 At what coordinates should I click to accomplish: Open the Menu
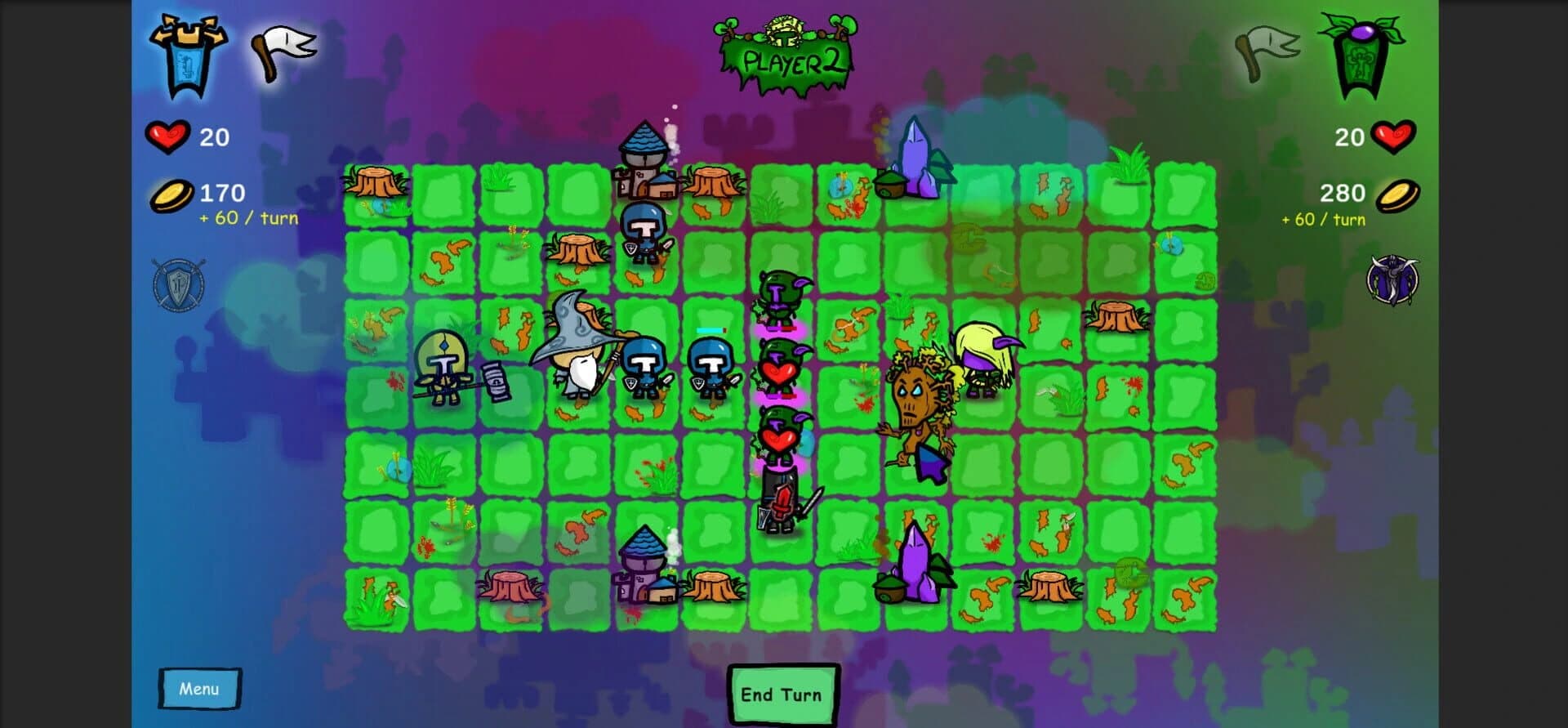(200, 688)
